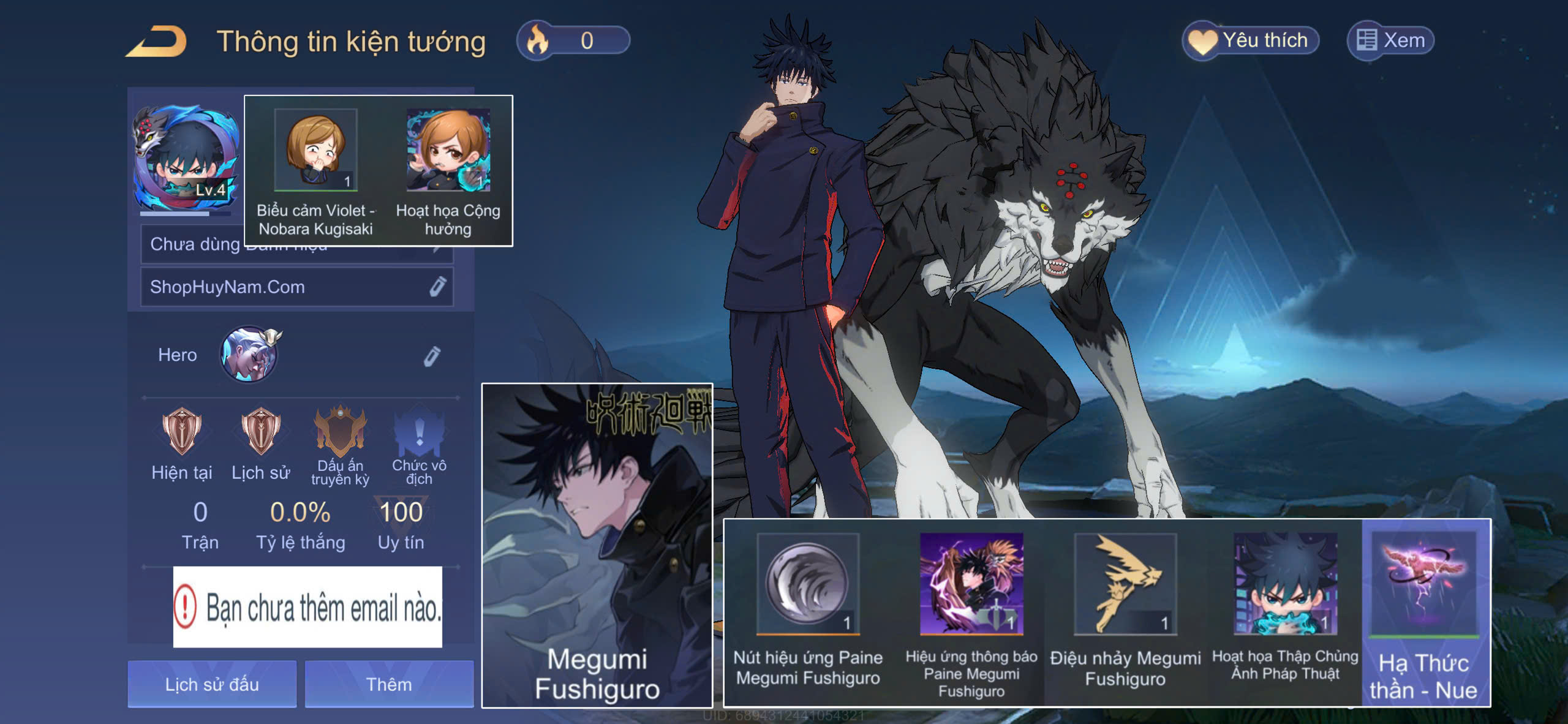Viewport: 1568px width, 724px height.
Task: Open Dấu ấn truyền kỳ badge
Action: [x=340, y=432]
